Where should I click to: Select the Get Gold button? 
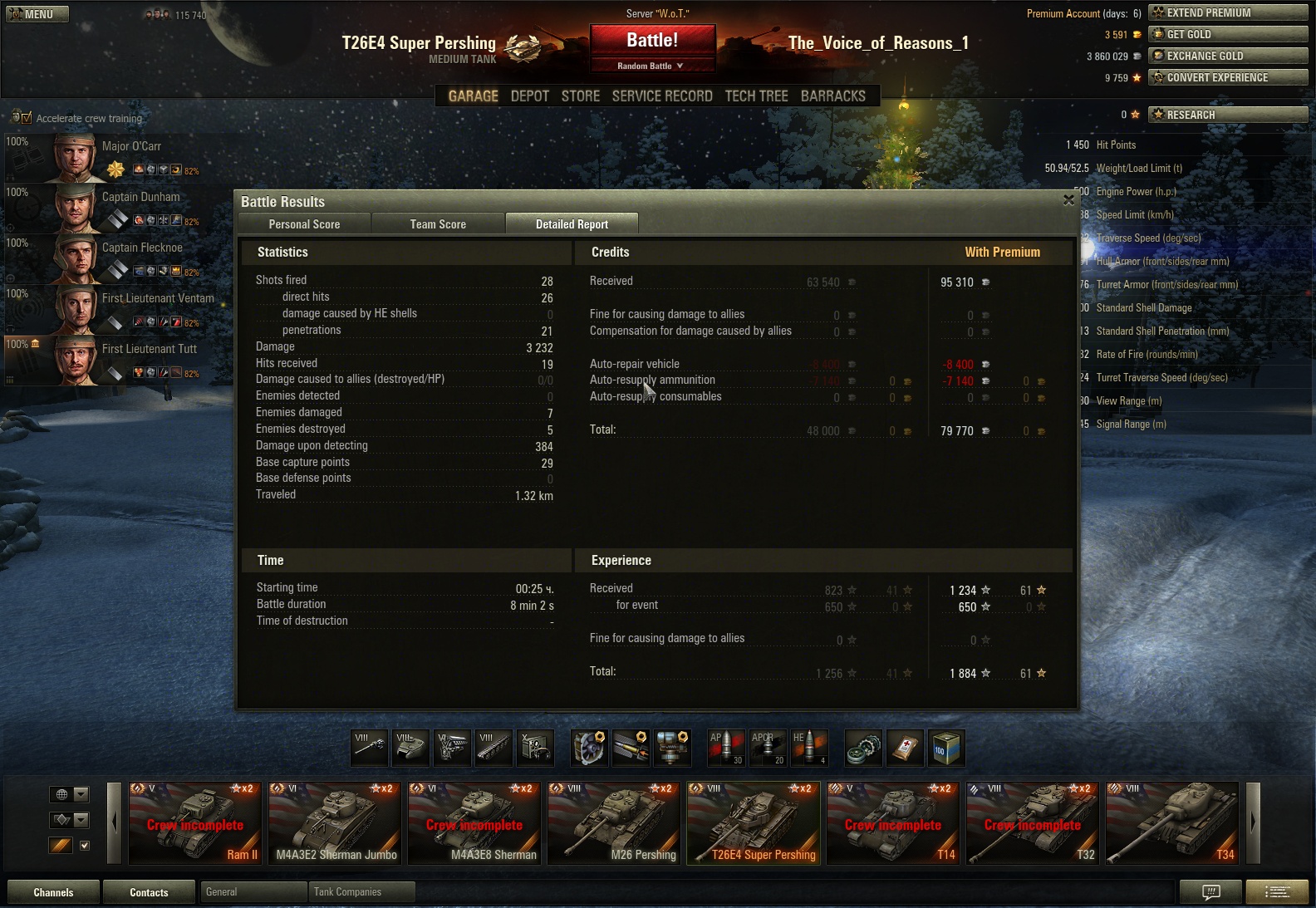(1227, 34)
